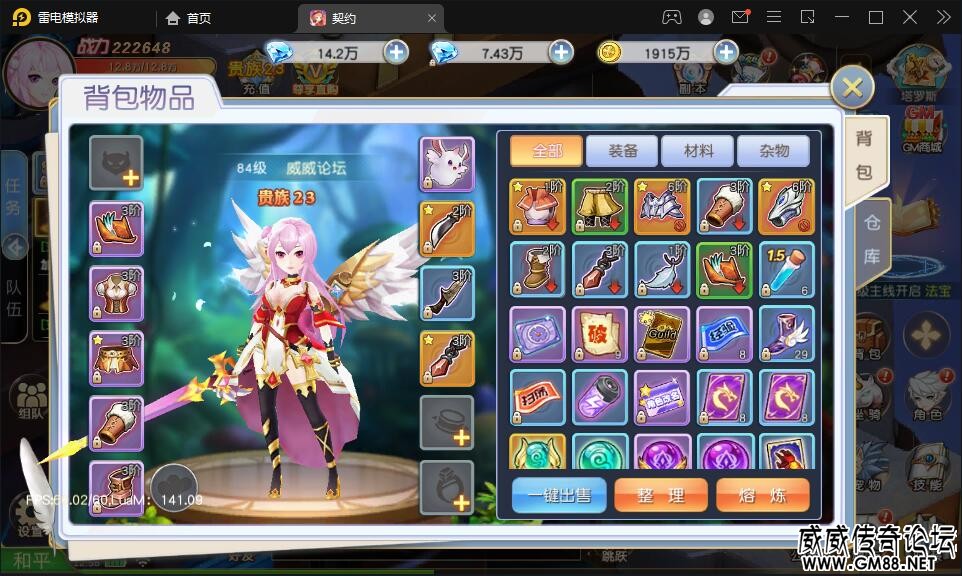The height and width of the screenshot is (576, 962).
Task: Select the white rabbit pet slot
Action: [446, 163]
